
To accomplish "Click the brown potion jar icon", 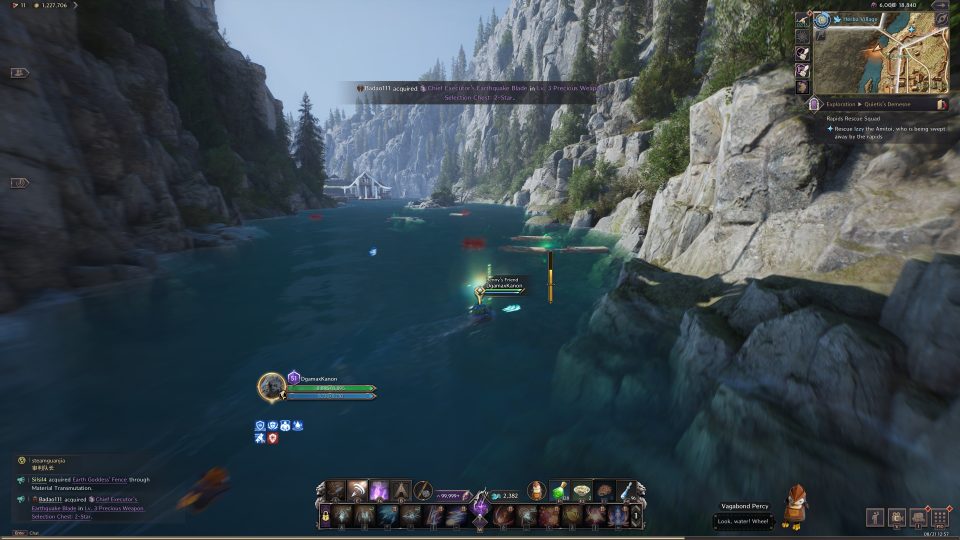I will point(538,491).
